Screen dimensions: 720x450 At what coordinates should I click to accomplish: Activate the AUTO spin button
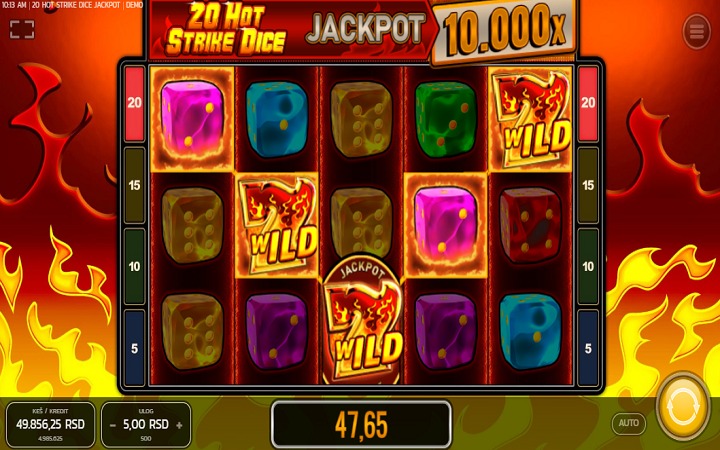click(x=628, y=423)
